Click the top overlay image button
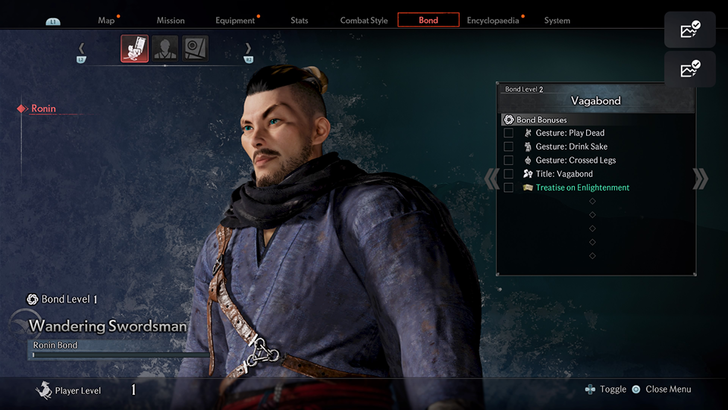This screenshot has width=728, height=410. [690, 30]
